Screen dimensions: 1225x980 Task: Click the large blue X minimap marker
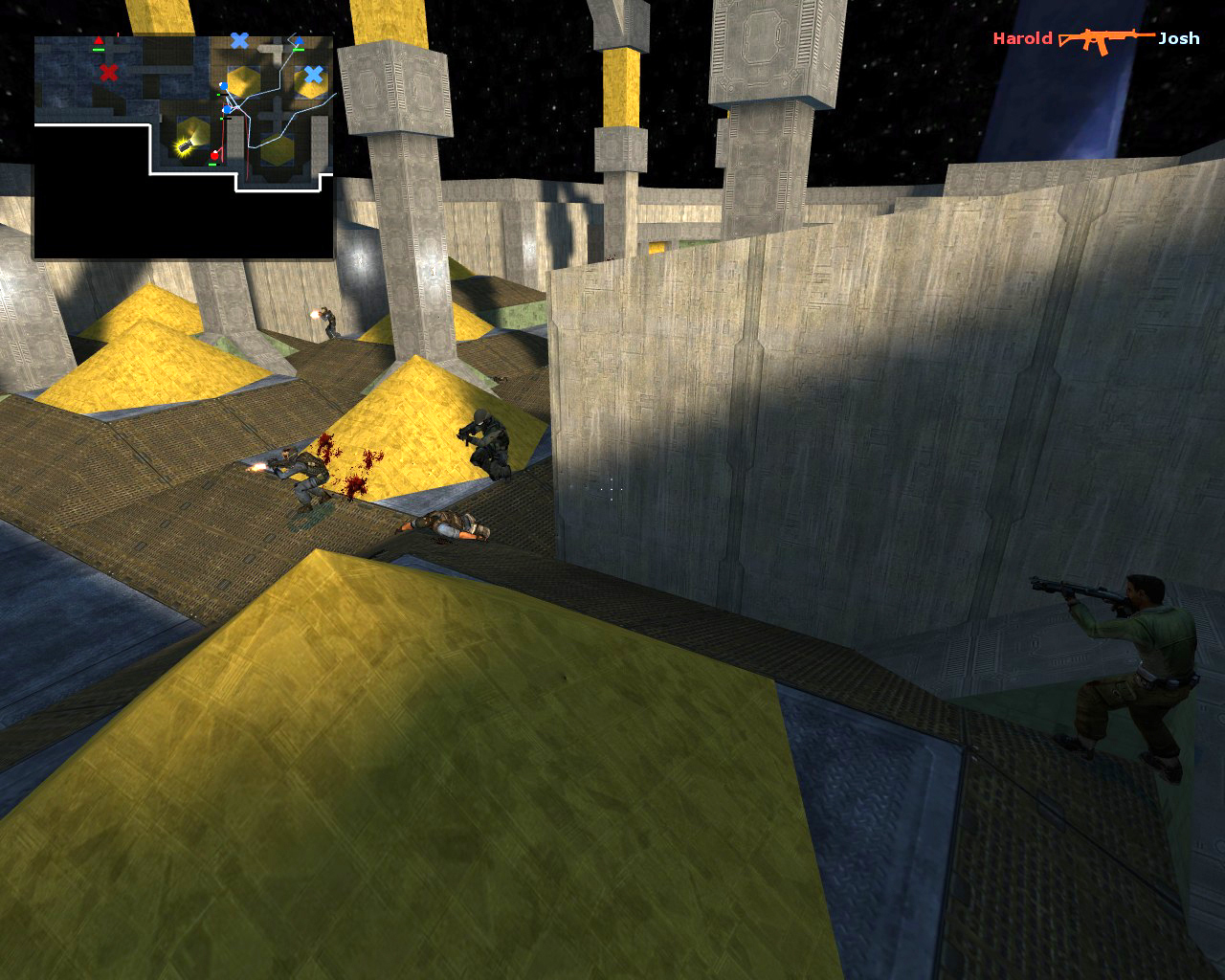click(x=313, y=75)
